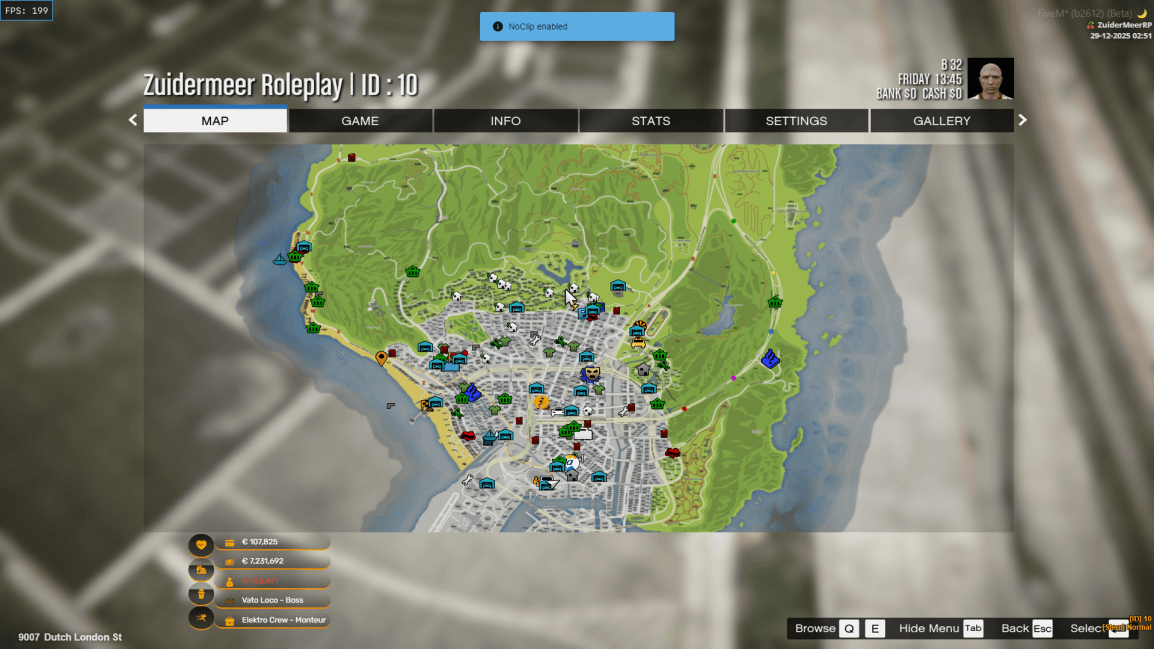Click the player portrait thumbnail
This screenshot has width=1154, height=649.
[990, 79]
